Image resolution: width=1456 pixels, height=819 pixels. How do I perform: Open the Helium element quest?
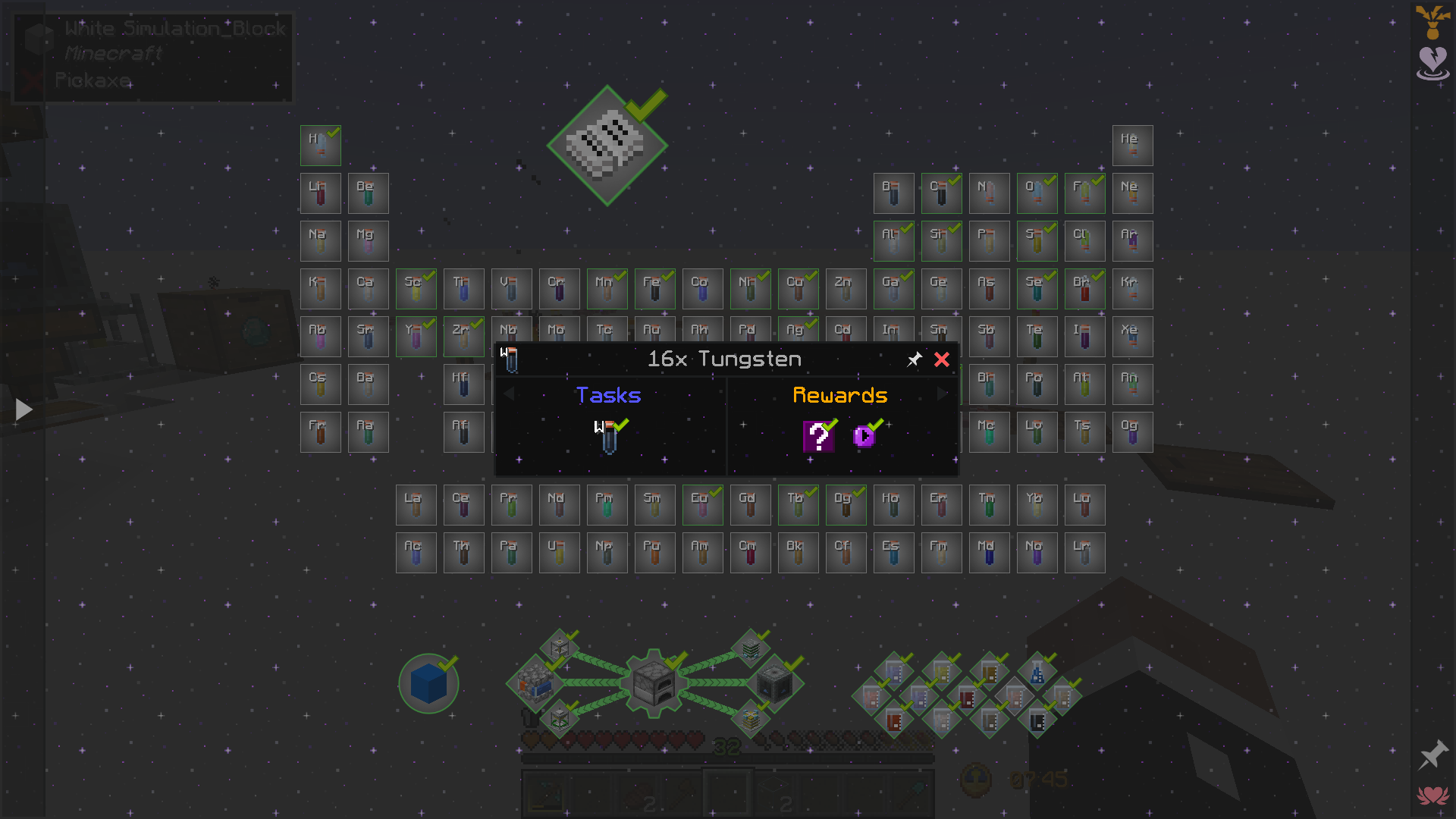click(x=1132, y=145)
